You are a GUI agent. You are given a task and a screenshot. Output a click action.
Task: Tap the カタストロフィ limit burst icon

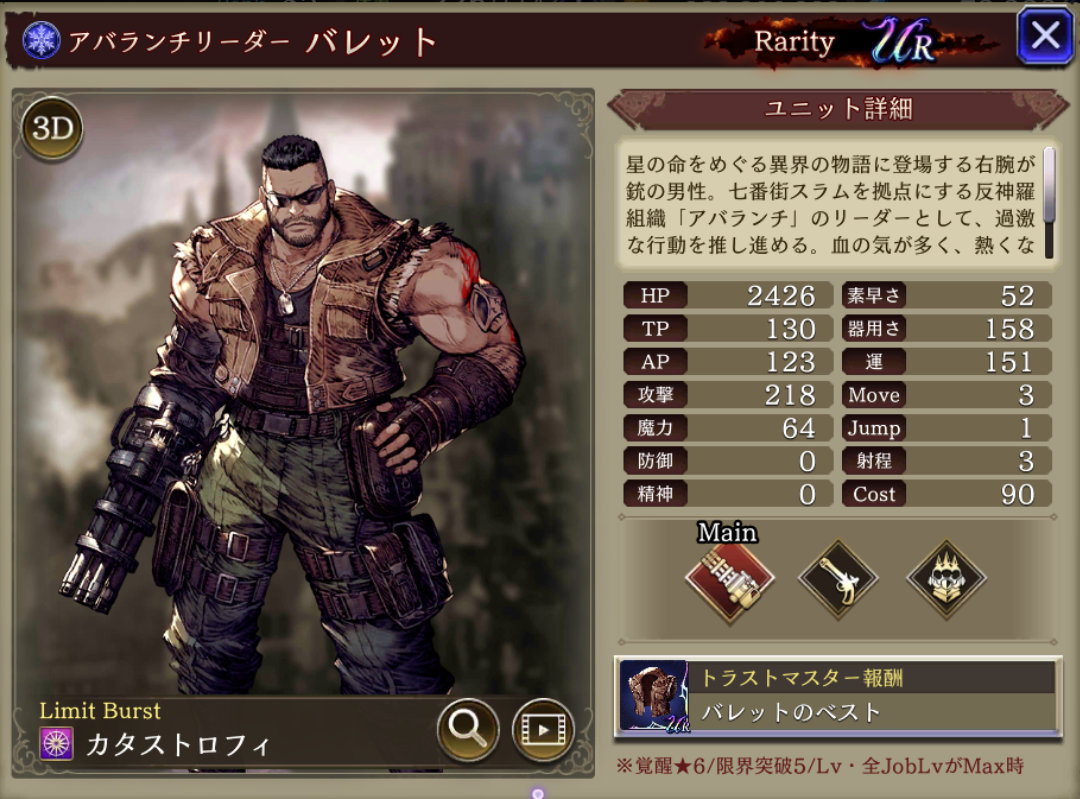[57, 744]
